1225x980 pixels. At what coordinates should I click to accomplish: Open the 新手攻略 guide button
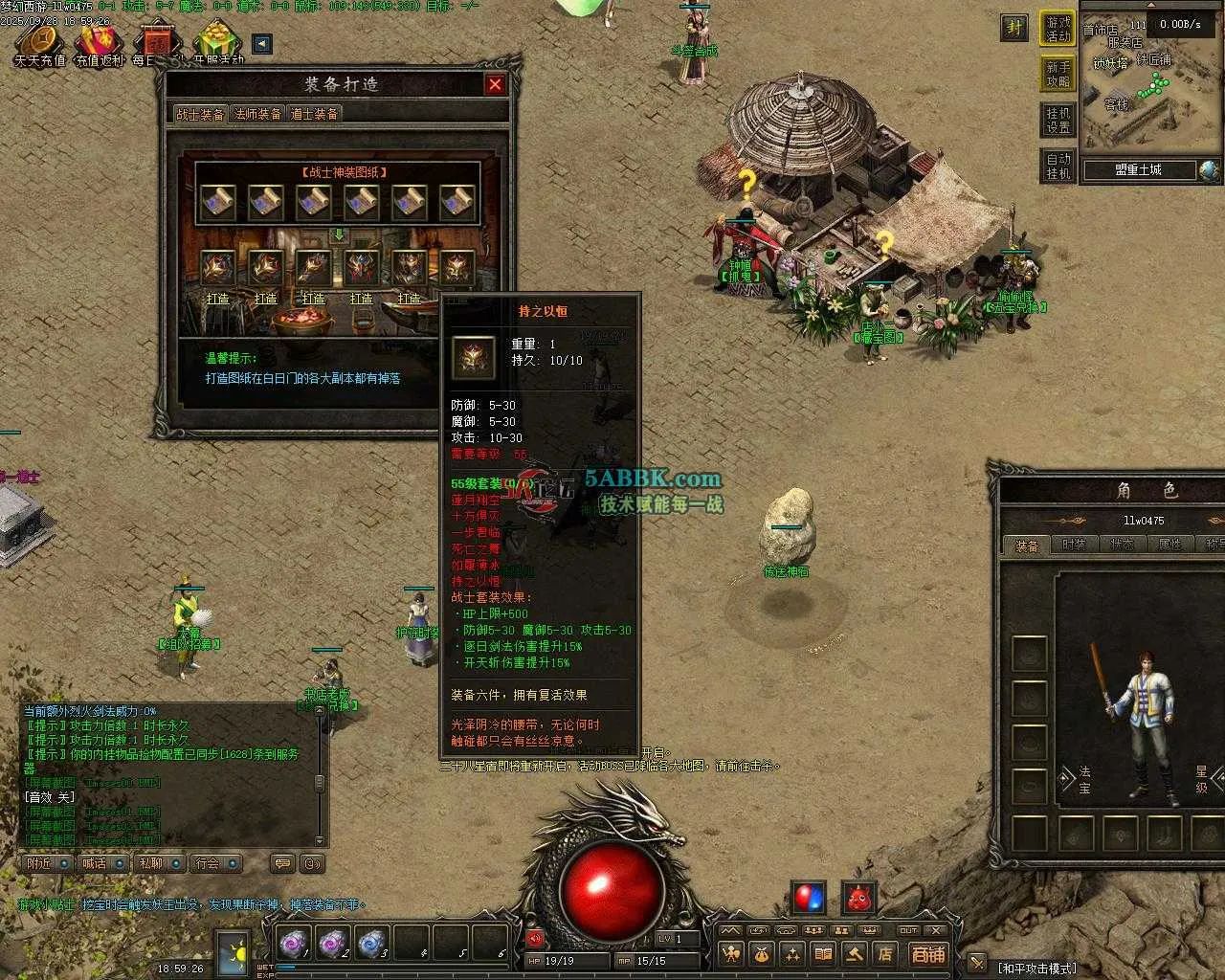pos(1058,74)
